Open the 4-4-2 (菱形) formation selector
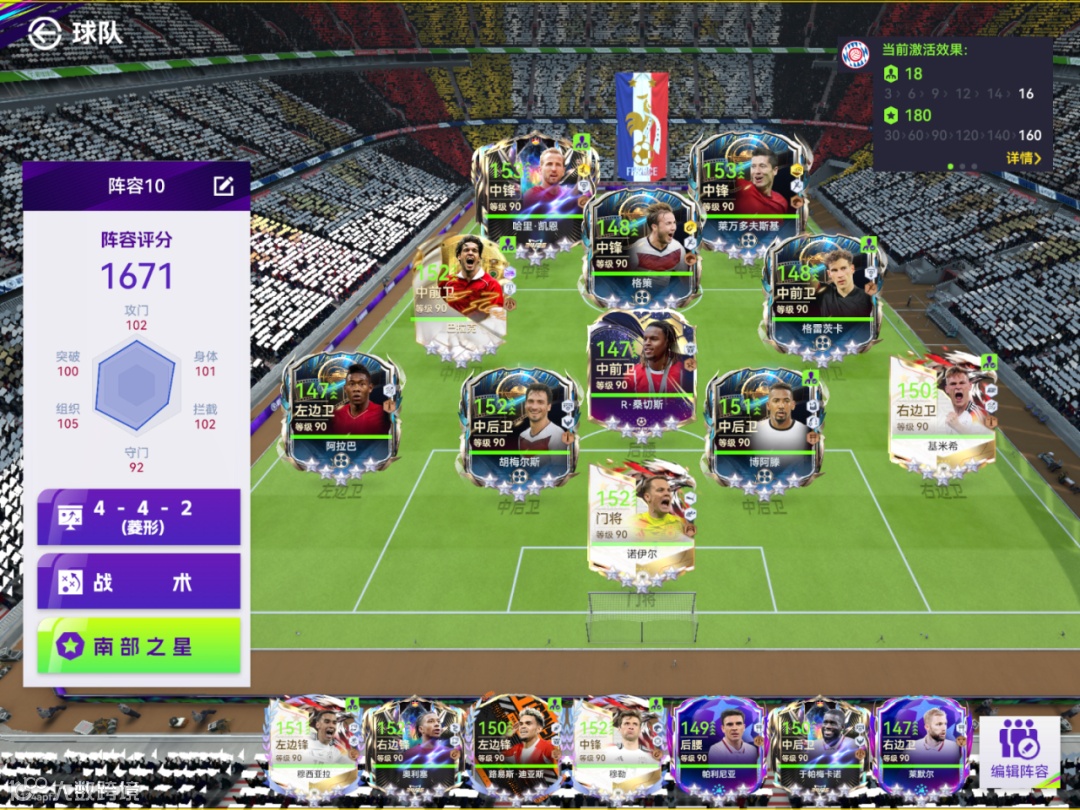Screen dimensions: 1080x810 tap(139, 516)
